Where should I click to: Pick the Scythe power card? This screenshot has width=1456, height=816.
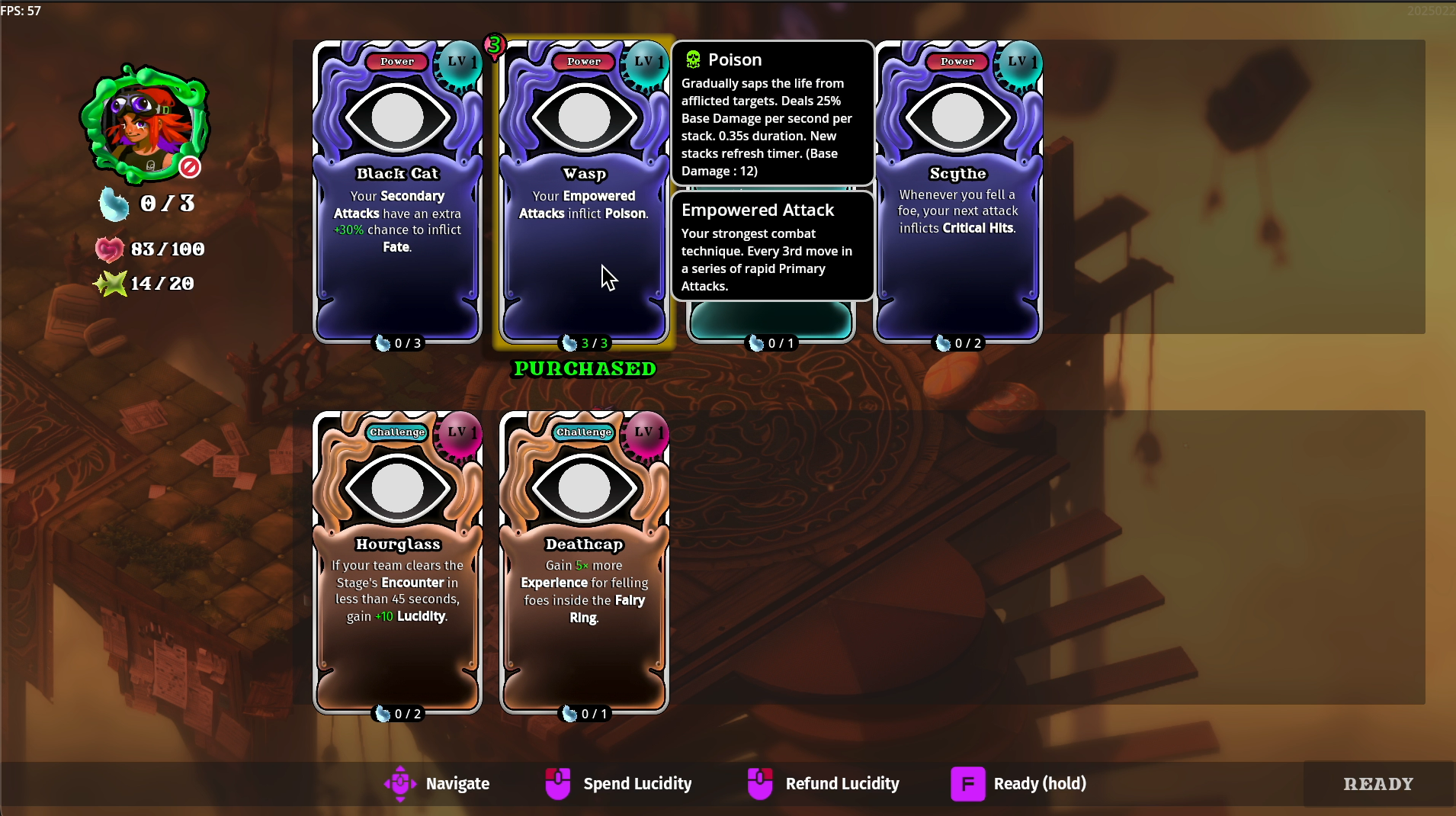[x=957, y=191]
